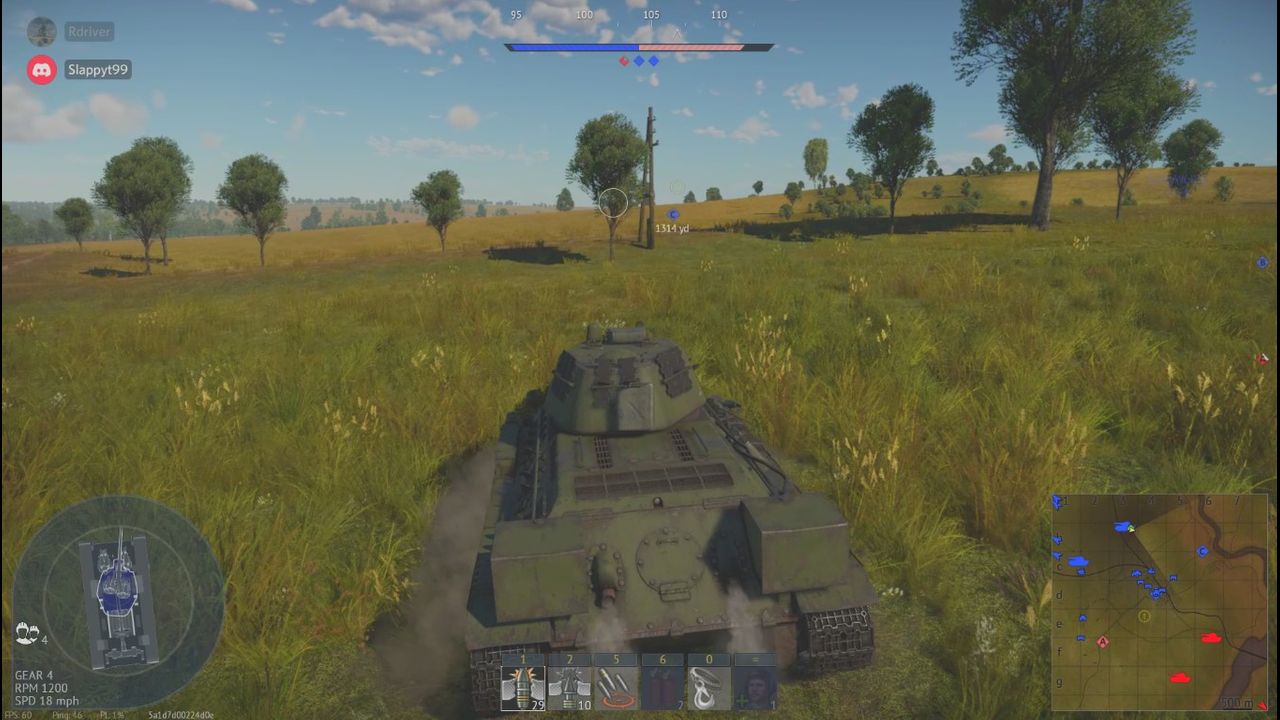Viewport: 1280px width, 720px height.
Task: Activate the red fire extinguisher slot
Action: [x=662, y=688]
